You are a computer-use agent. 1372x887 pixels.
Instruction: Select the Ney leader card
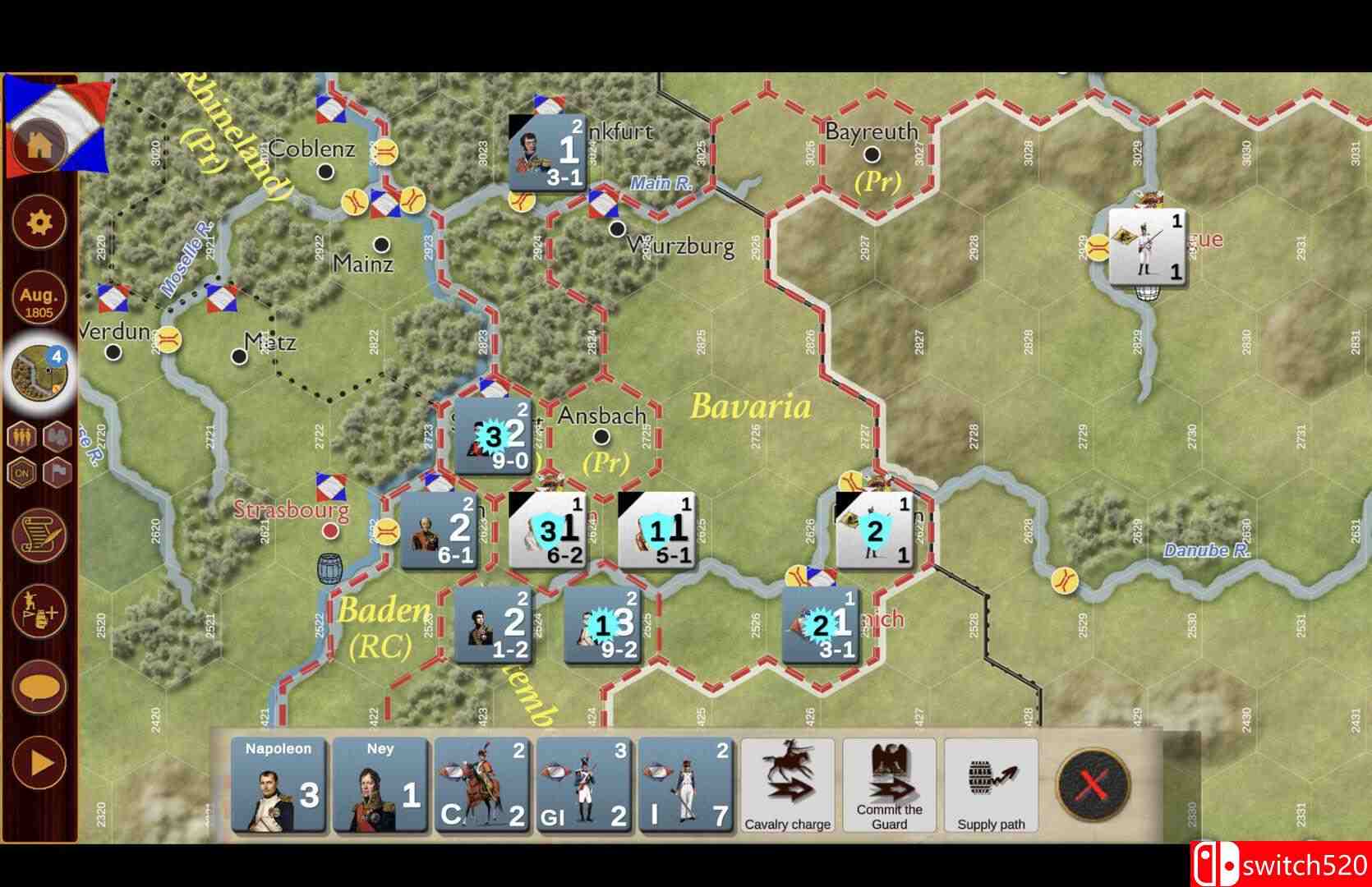pyautogui.click(x=380, y=787)
